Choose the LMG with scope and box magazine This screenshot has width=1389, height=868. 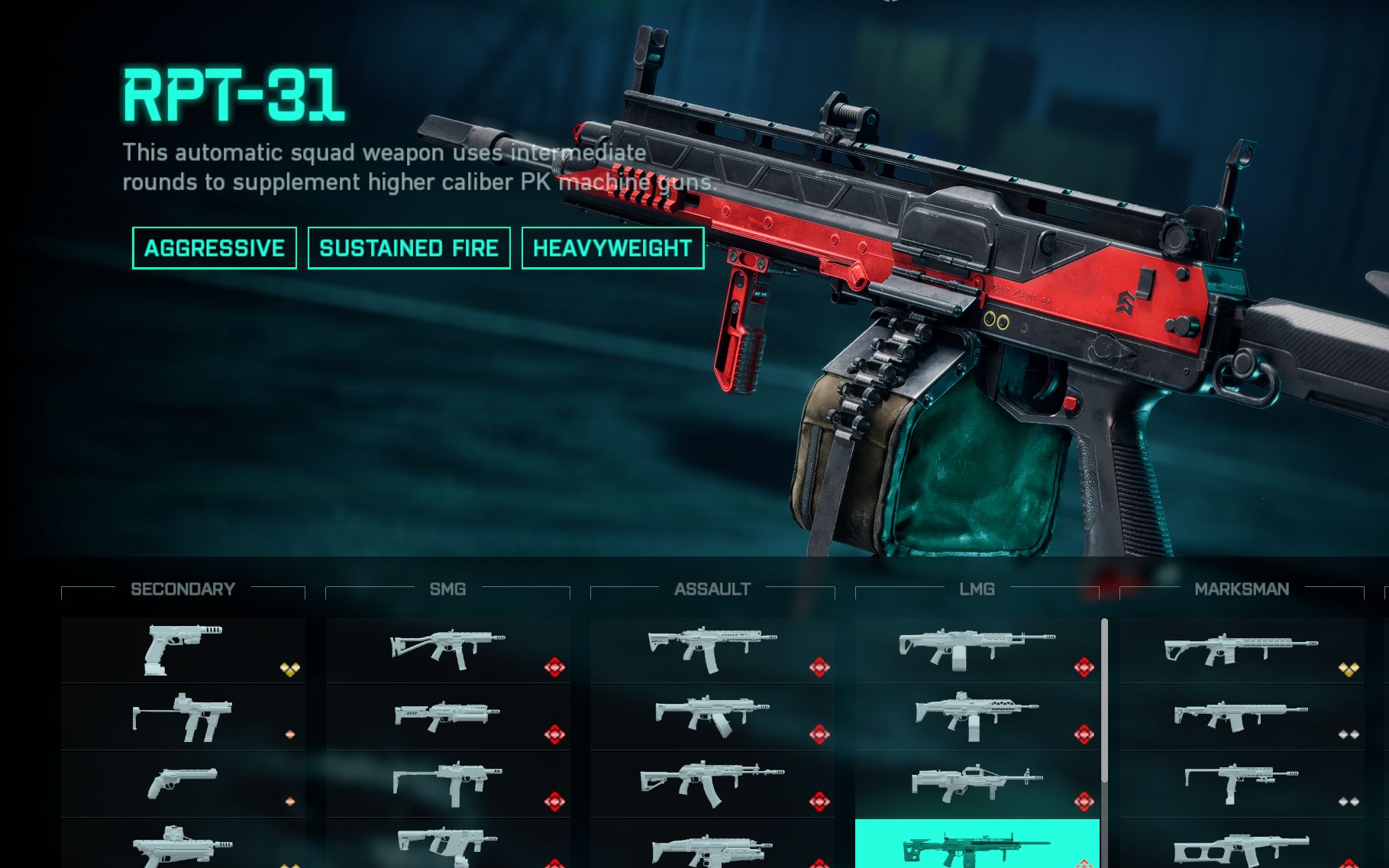pos(977,717)
